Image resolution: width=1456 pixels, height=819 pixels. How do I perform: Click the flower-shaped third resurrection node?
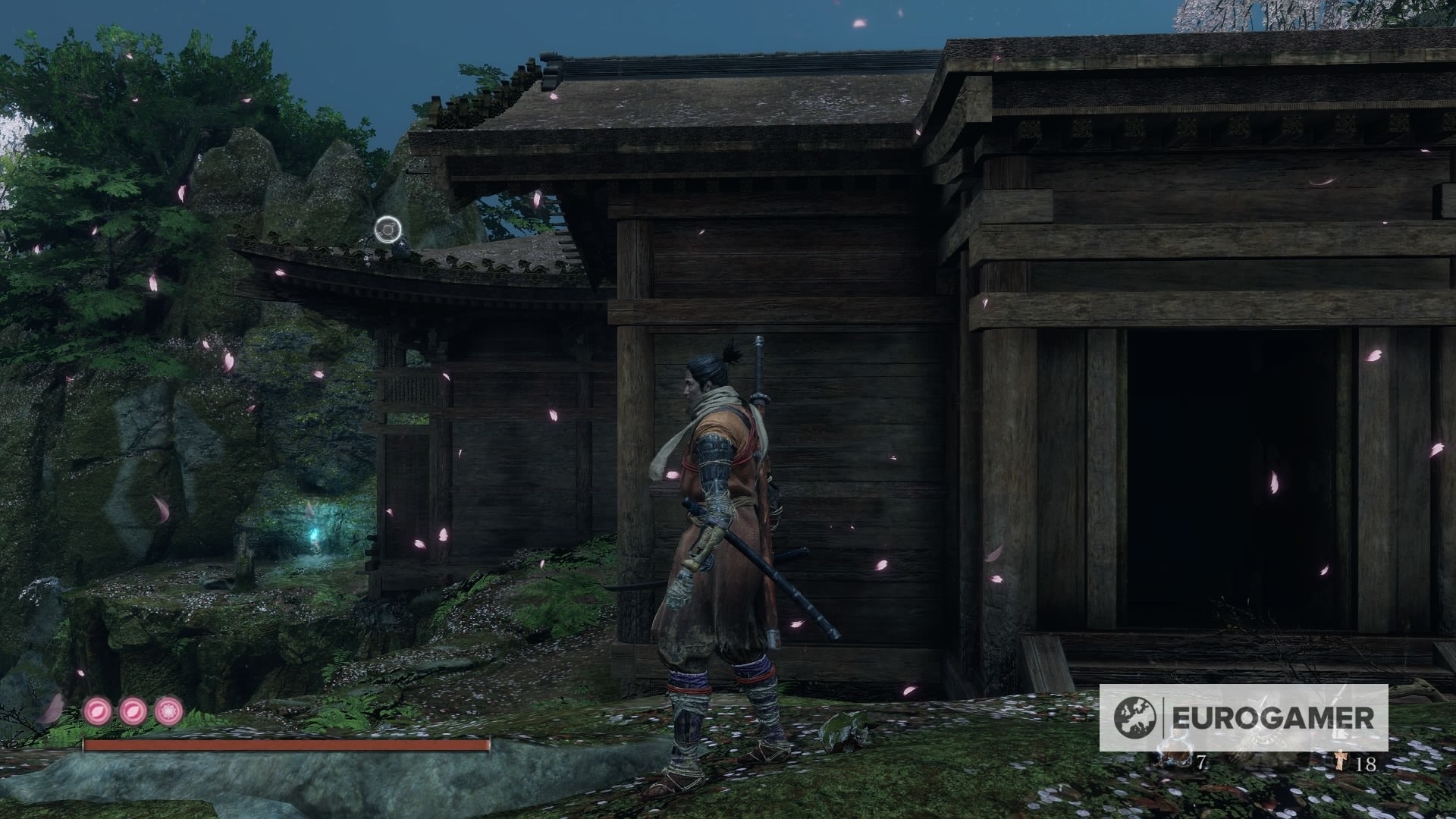168,712
